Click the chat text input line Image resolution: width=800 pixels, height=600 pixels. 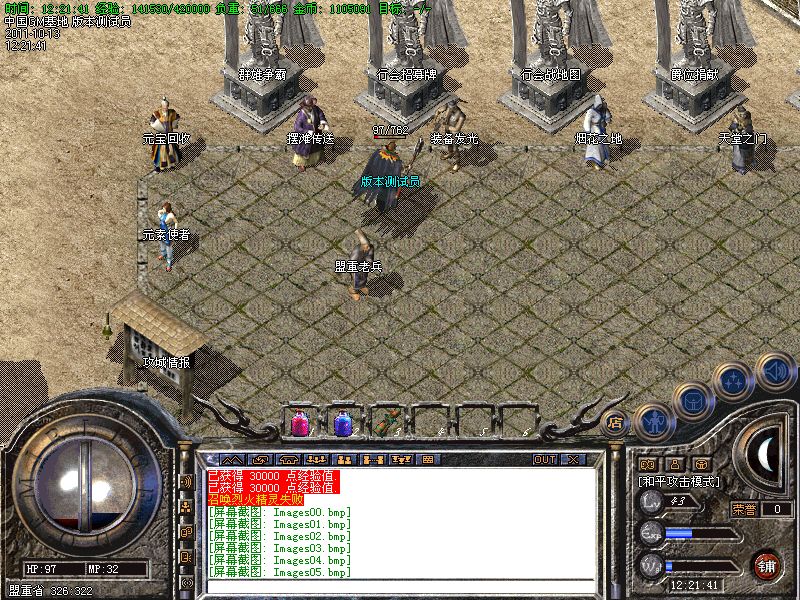pyautogui.click(x=400, y=587)
